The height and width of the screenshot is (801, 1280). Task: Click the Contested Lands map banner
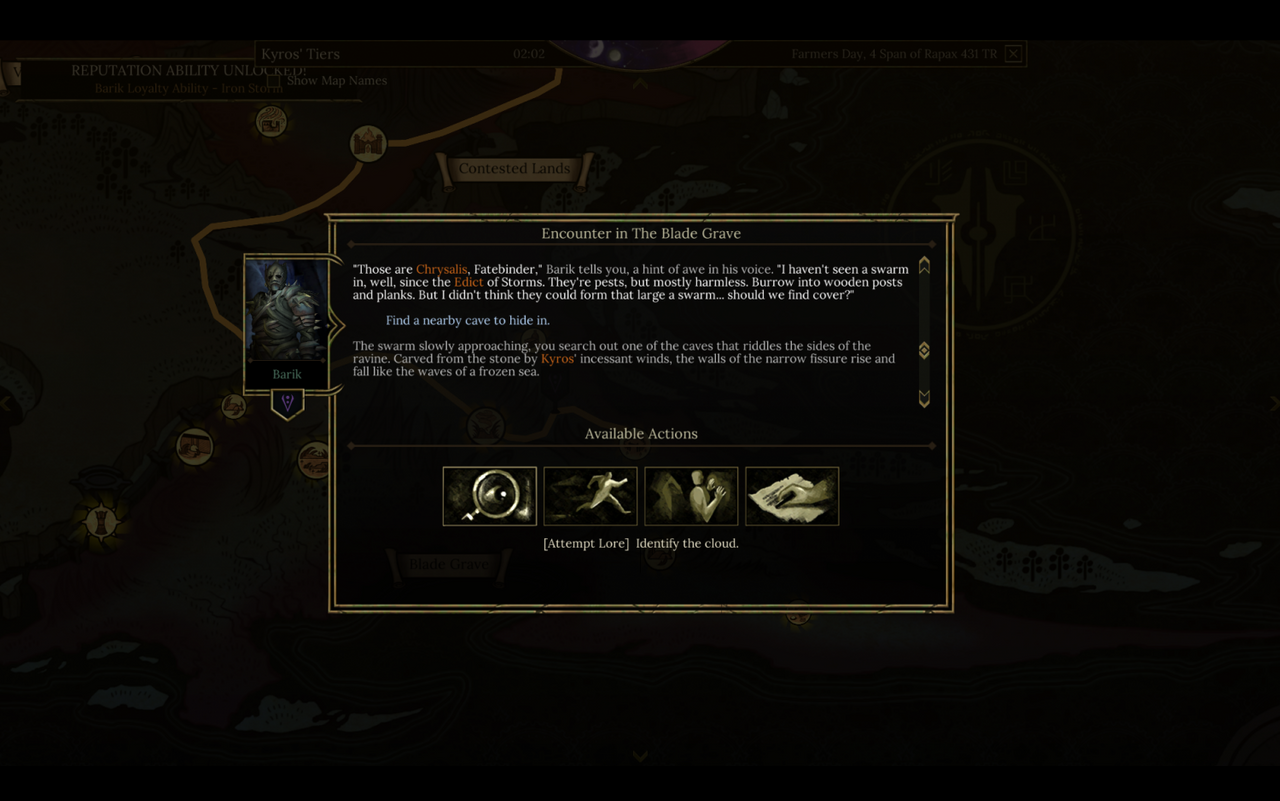coord(516,168)
